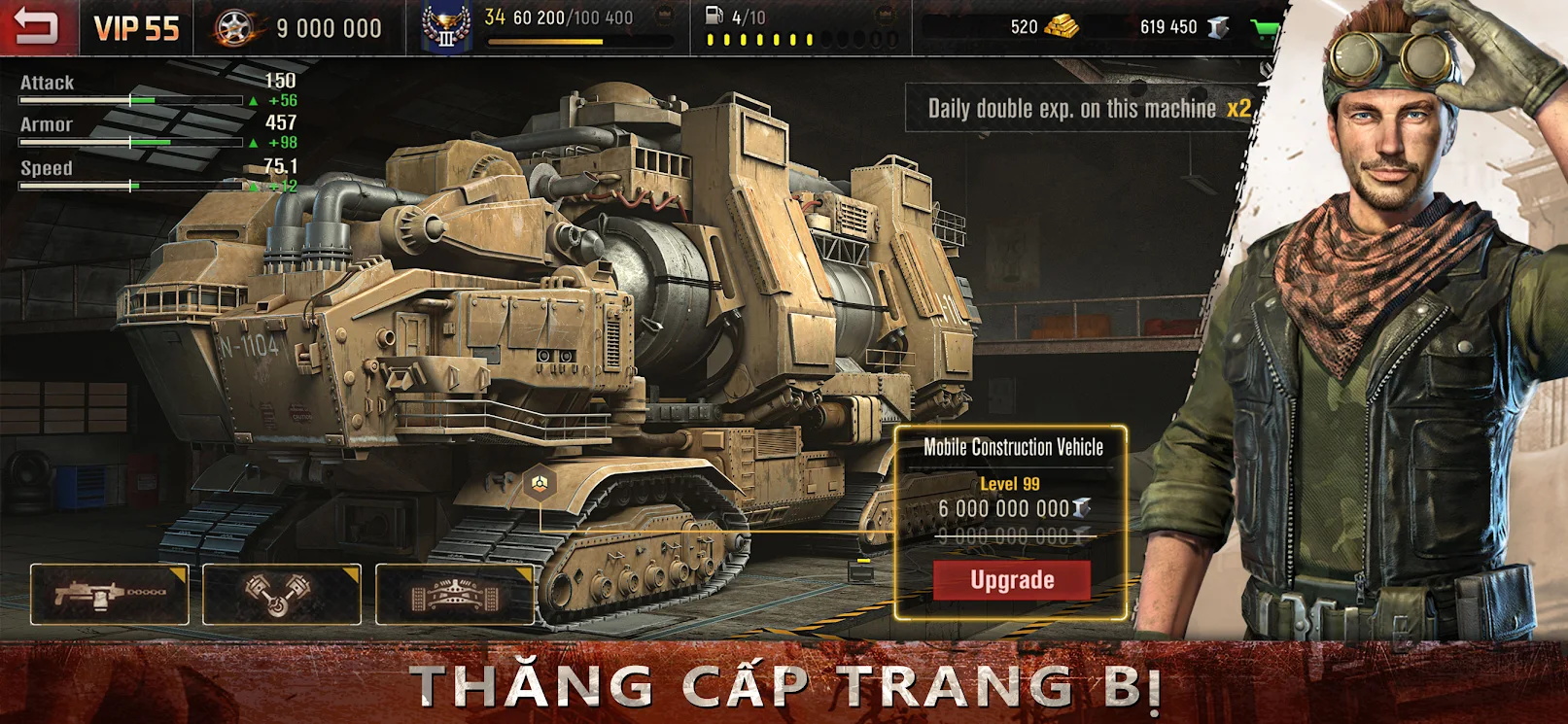The image size is (1568, 724).
Task: Go back with the red arrow button
Action: tap(35, 26)
